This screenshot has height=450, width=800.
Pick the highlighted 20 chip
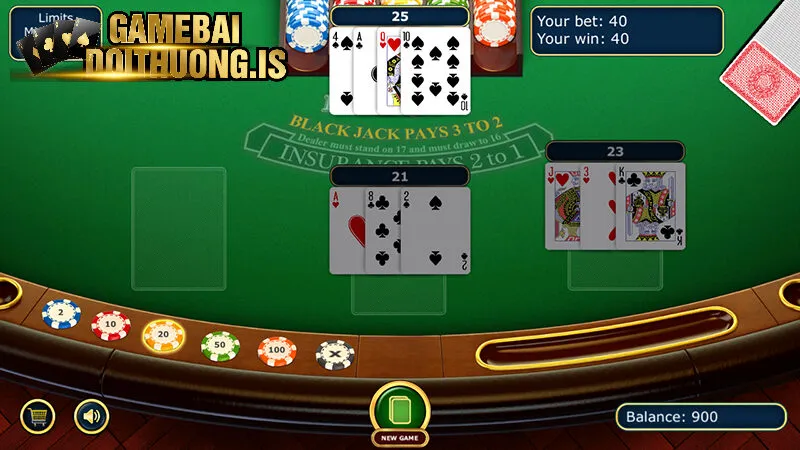tap(163, 335)
